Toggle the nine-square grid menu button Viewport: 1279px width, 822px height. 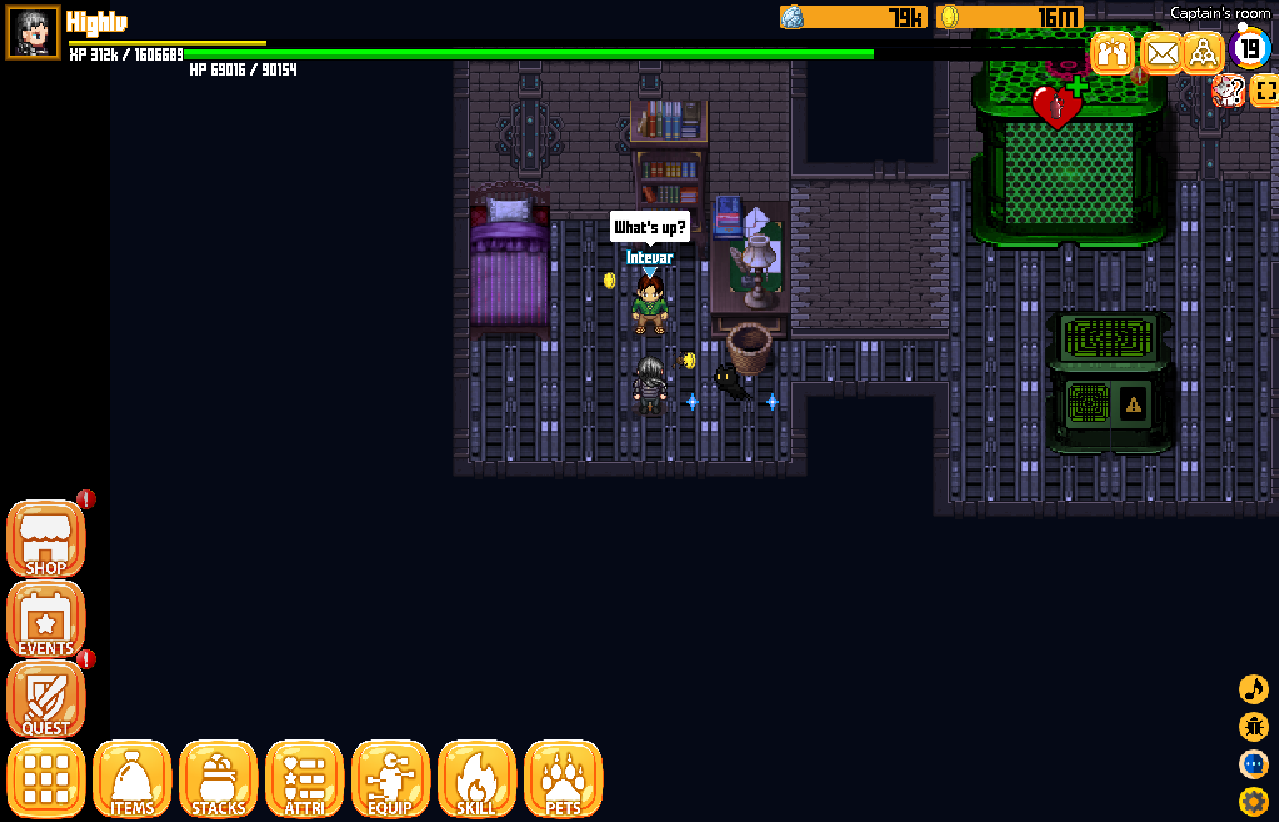46,779
